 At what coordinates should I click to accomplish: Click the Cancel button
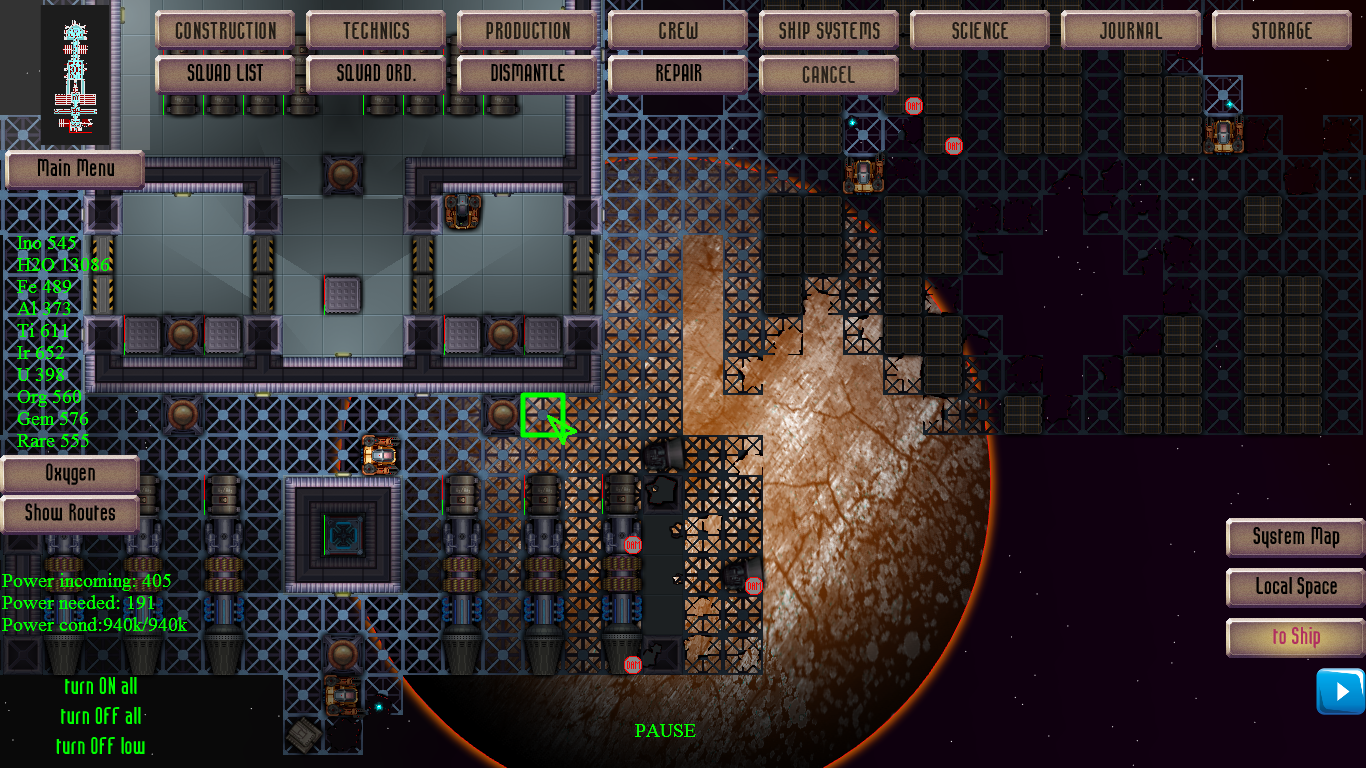point(829,74)
